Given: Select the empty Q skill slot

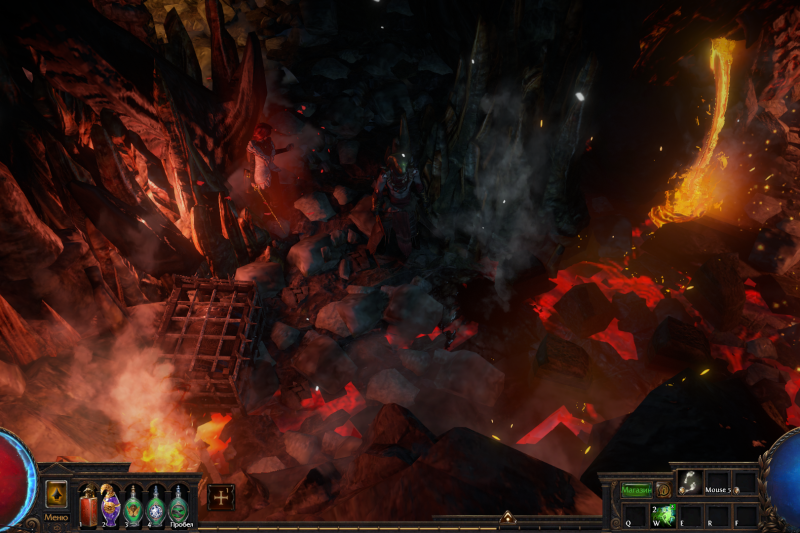Looking at the screenshot, I should tap(635, 515).
